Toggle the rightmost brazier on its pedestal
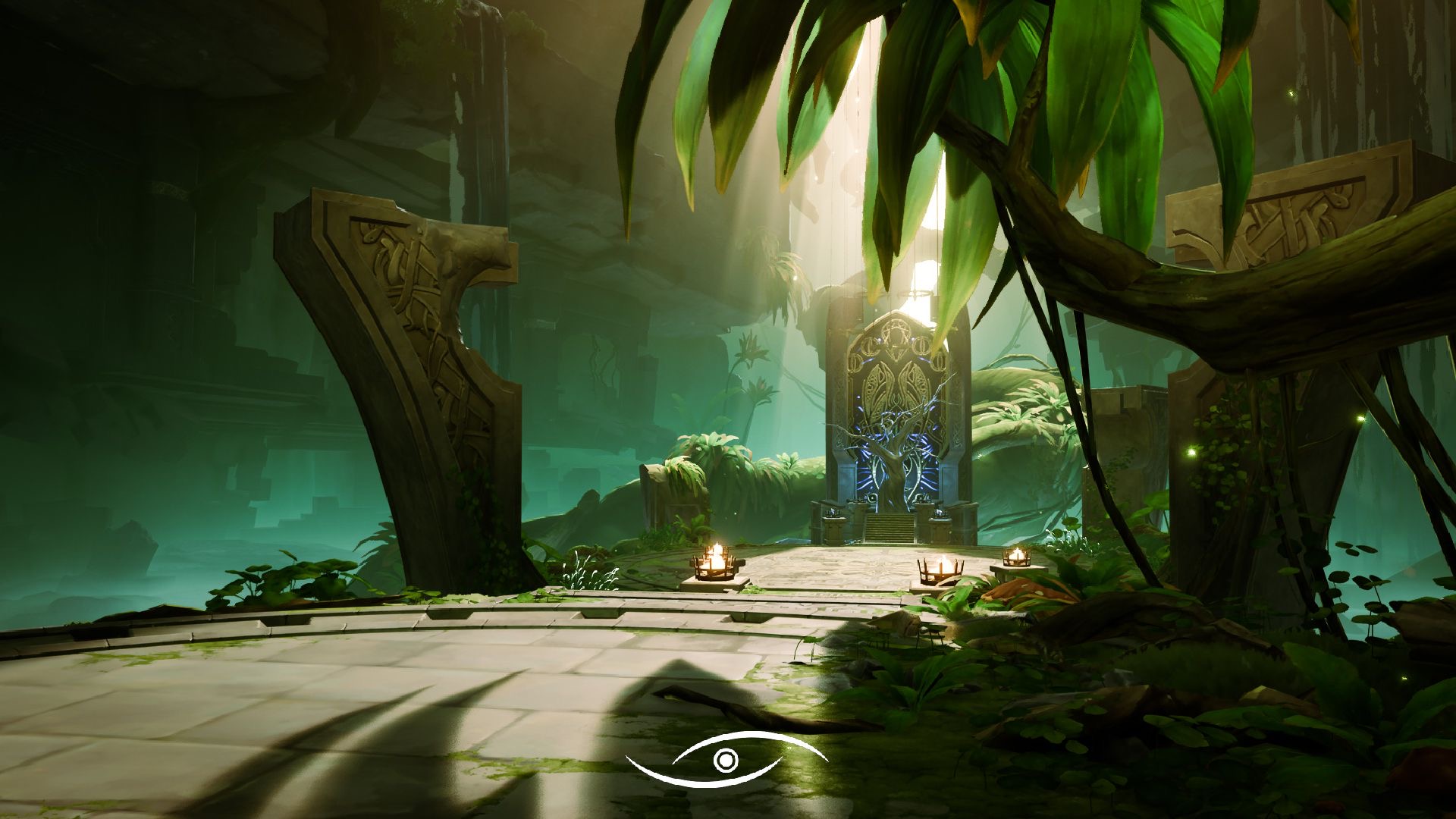Image resolution: width=1456 pixels, height=819 pixels. tap(1016, 559)
